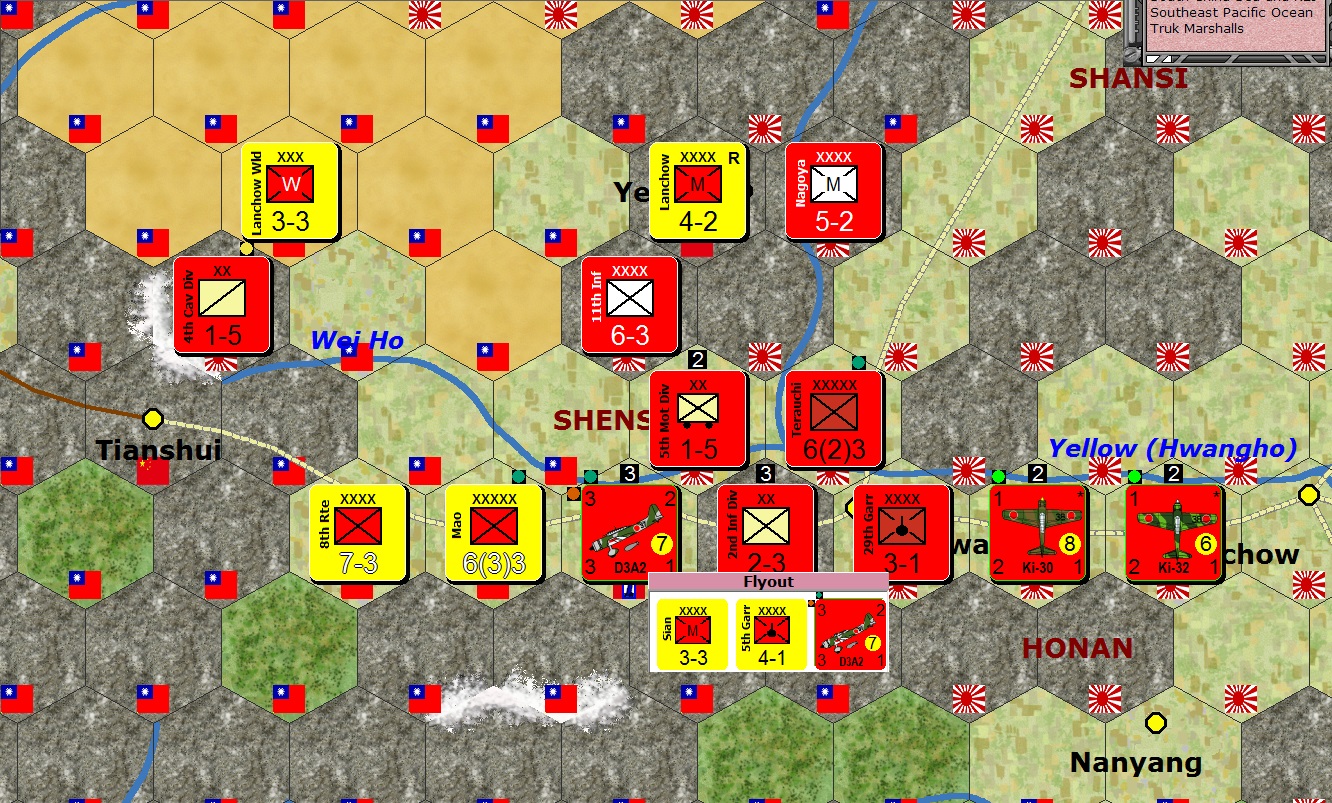Image resolution: width=1332 pixels, height=803 pixels.
Task: Select the Ki-30 aircraft unit
Action: pyautogui.click(x=1038, y=531)
